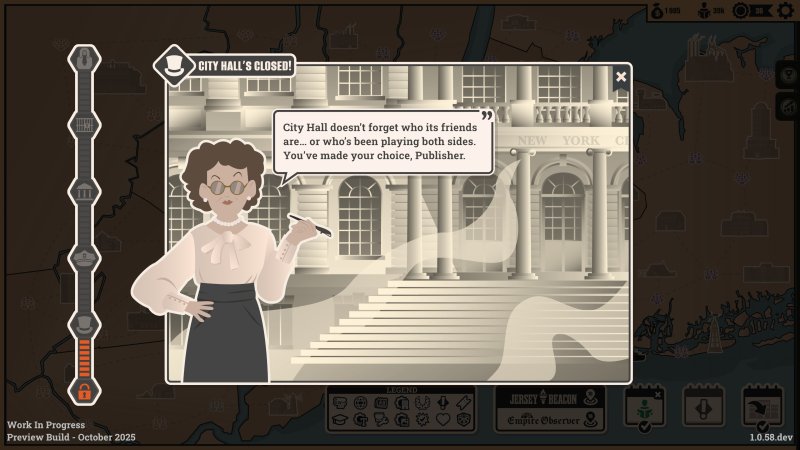Click the bank building icon on track

click(x=84, y=191)
